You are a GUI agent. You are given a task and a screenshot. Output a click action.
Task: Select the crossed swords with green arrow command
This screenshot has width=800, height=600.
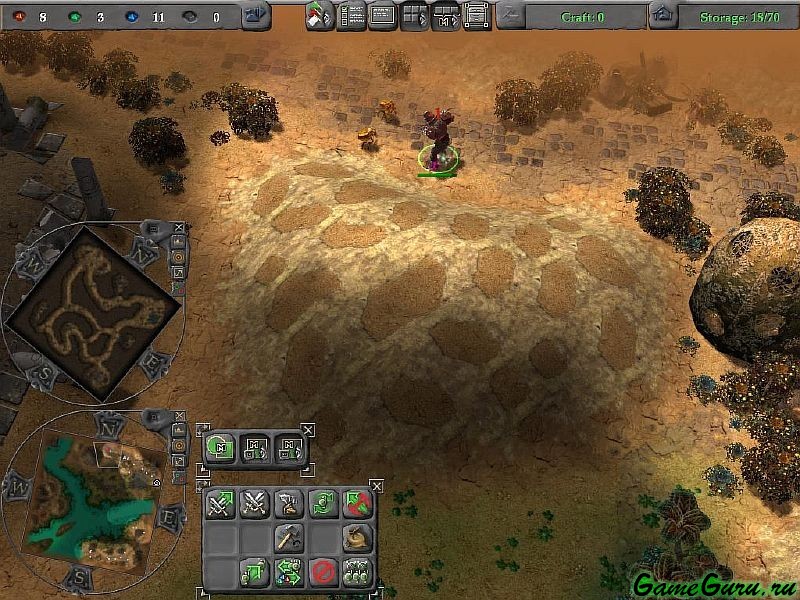(220, 505)
